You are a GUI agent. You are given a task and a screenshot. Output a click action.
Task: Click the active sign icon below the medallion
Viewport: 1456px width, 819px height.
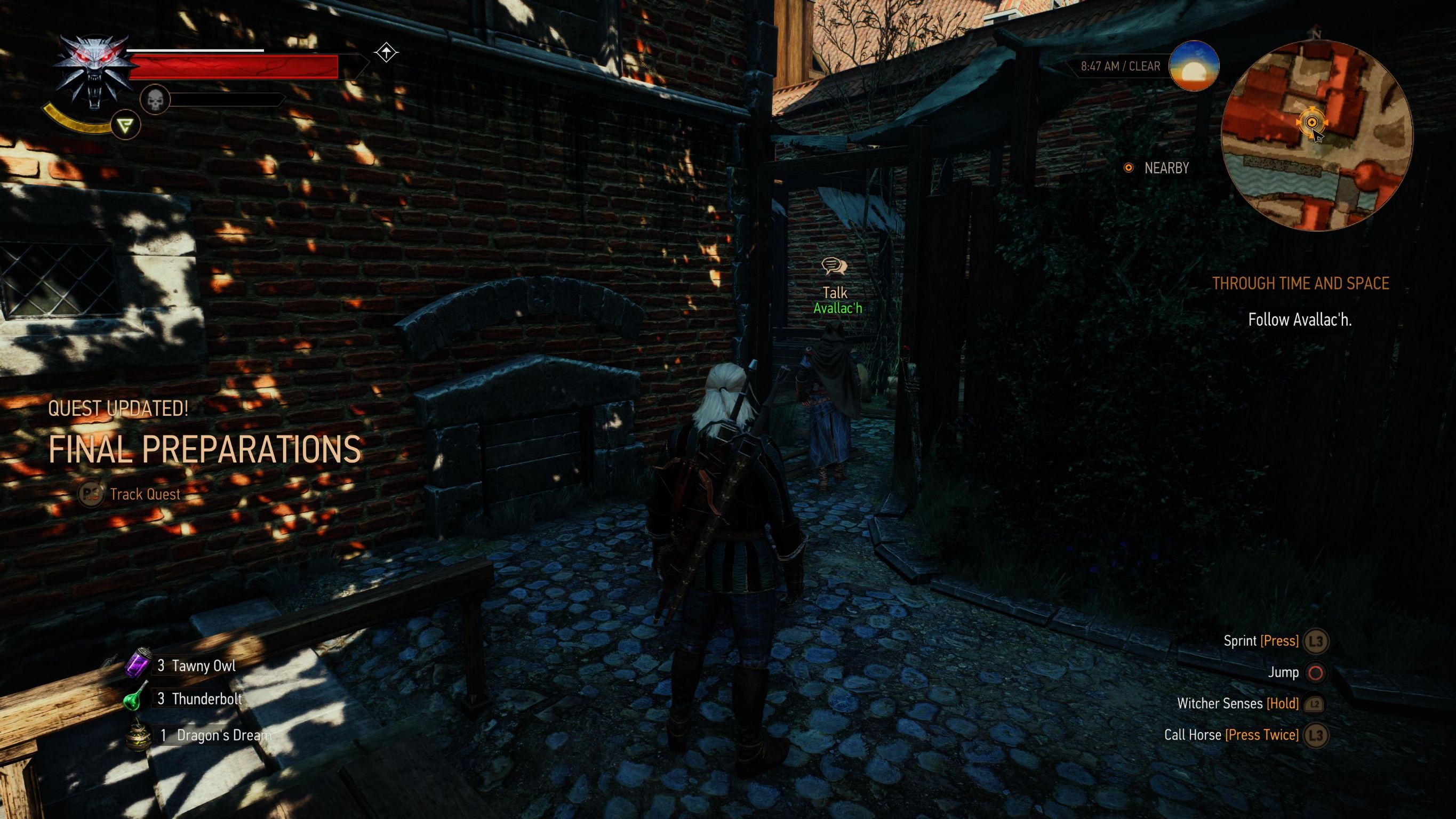(x=125, y=125)
